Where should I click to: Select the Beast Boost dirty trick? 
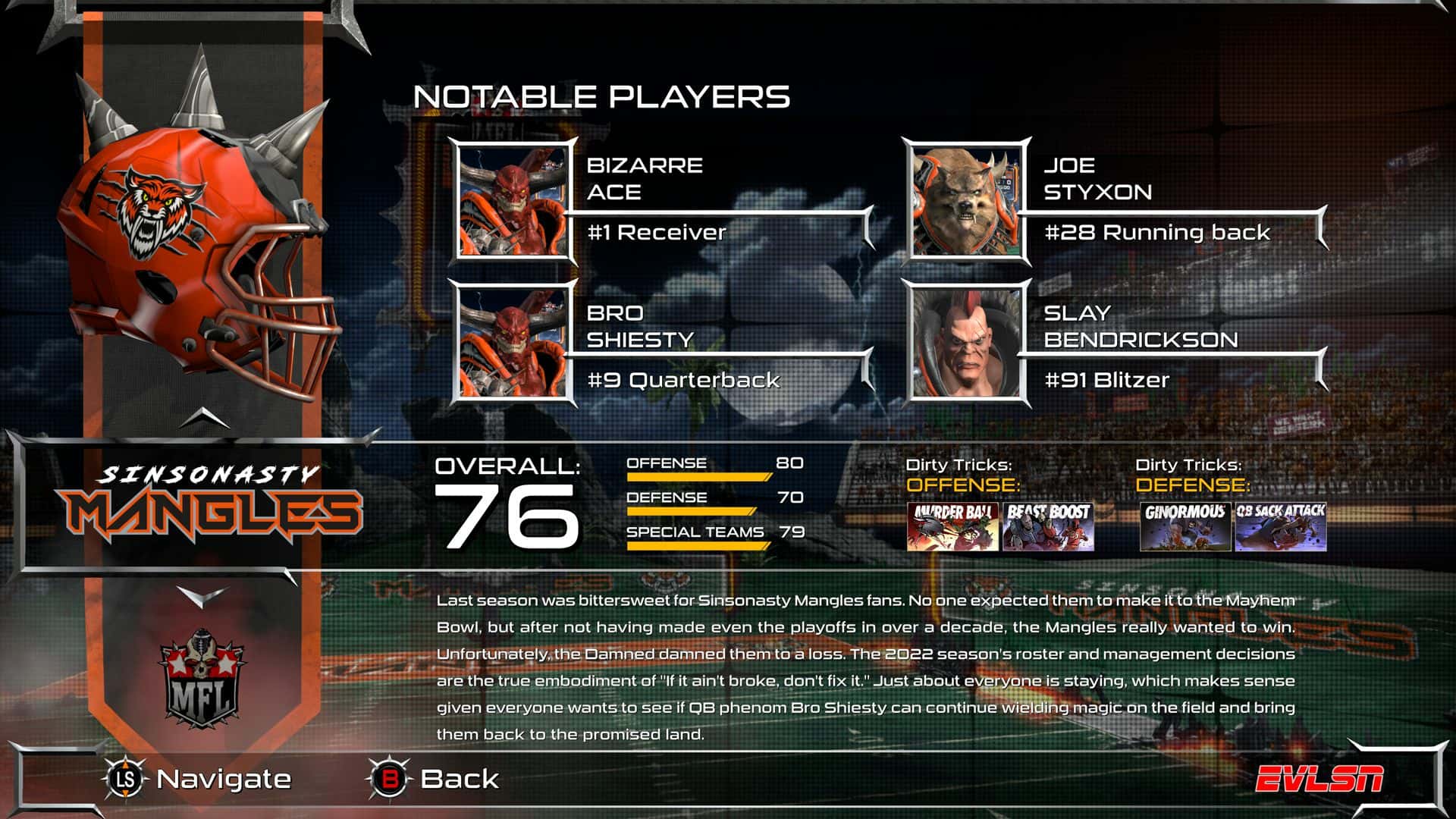point(1048,526)
